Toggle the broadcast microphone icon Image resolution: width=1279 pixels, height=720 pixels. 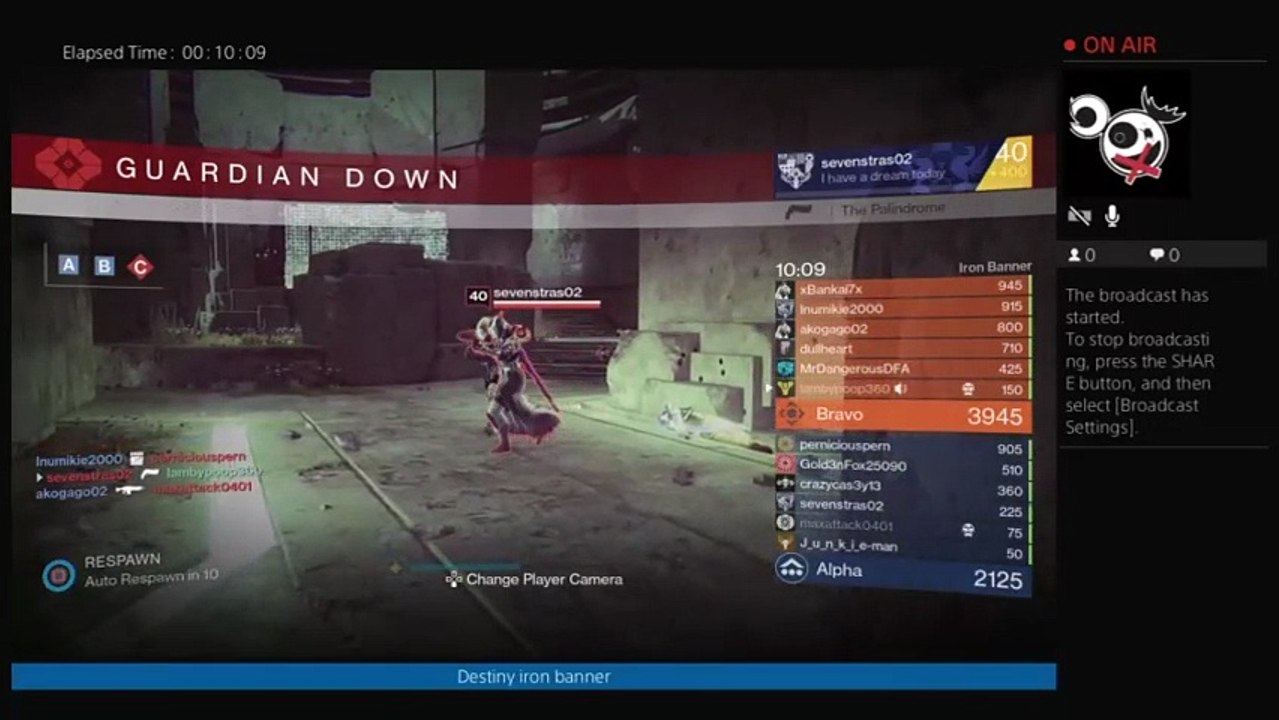(x=1111, y=216)
